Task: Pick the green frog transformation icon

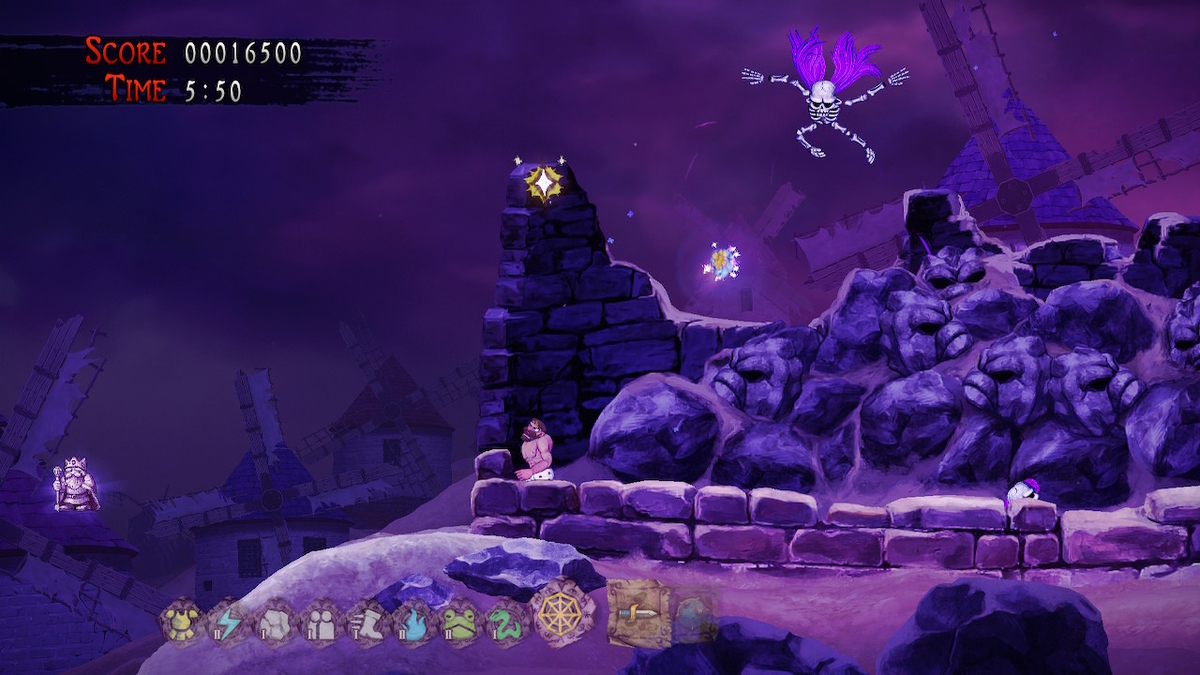Action: (461, 624)
